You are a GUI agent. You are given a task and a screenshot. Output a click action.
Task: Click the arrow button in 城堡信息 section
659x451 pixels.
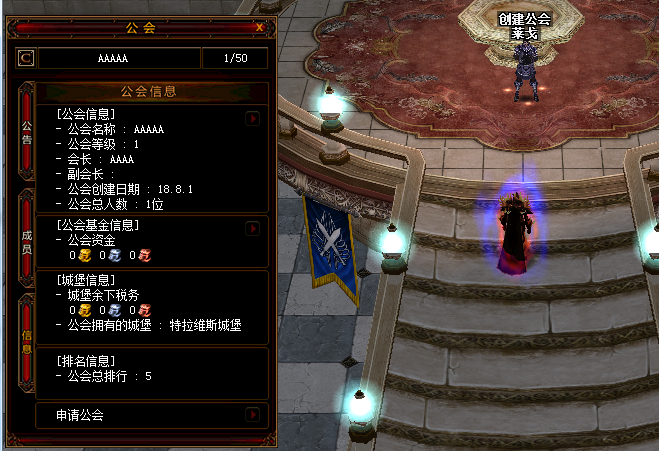tap(253, 279)
